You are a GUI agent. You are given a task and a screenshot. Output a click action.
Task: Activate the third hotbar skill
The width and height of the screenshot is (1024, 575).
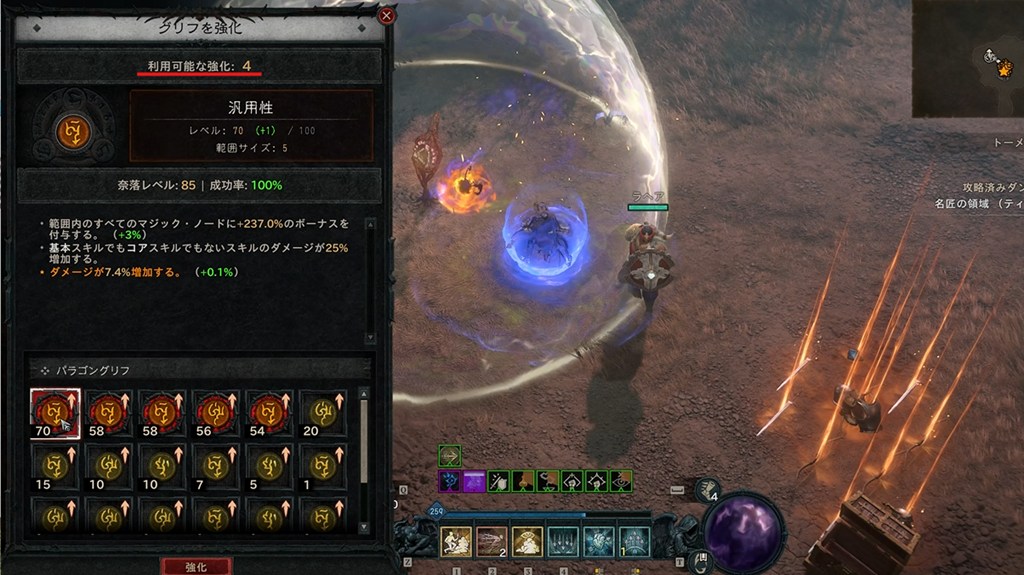pyautogui.click(x=527, y=541)
